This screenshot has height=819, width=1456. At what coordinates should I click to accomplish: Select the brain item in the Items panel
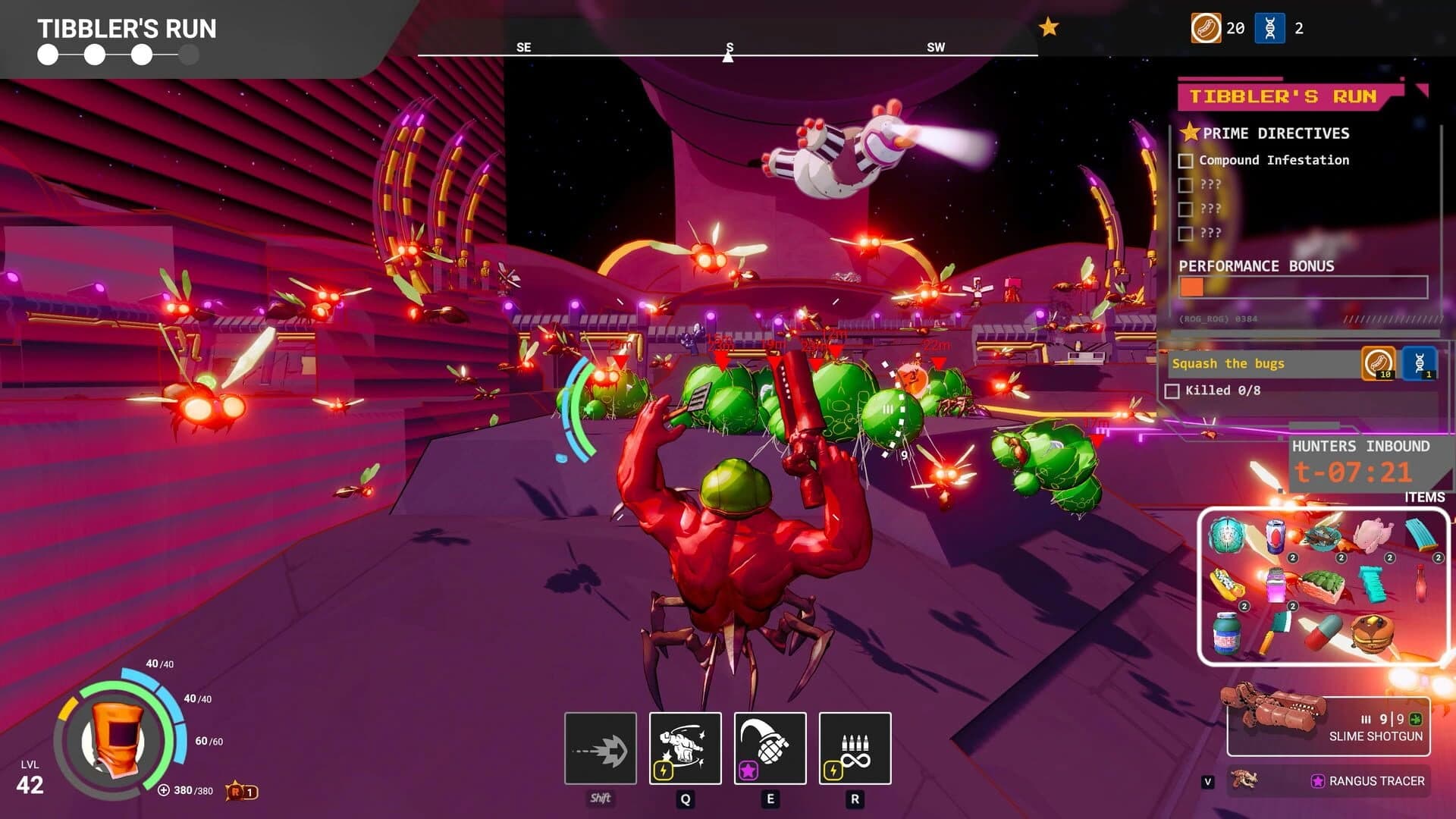(1227, 534)
